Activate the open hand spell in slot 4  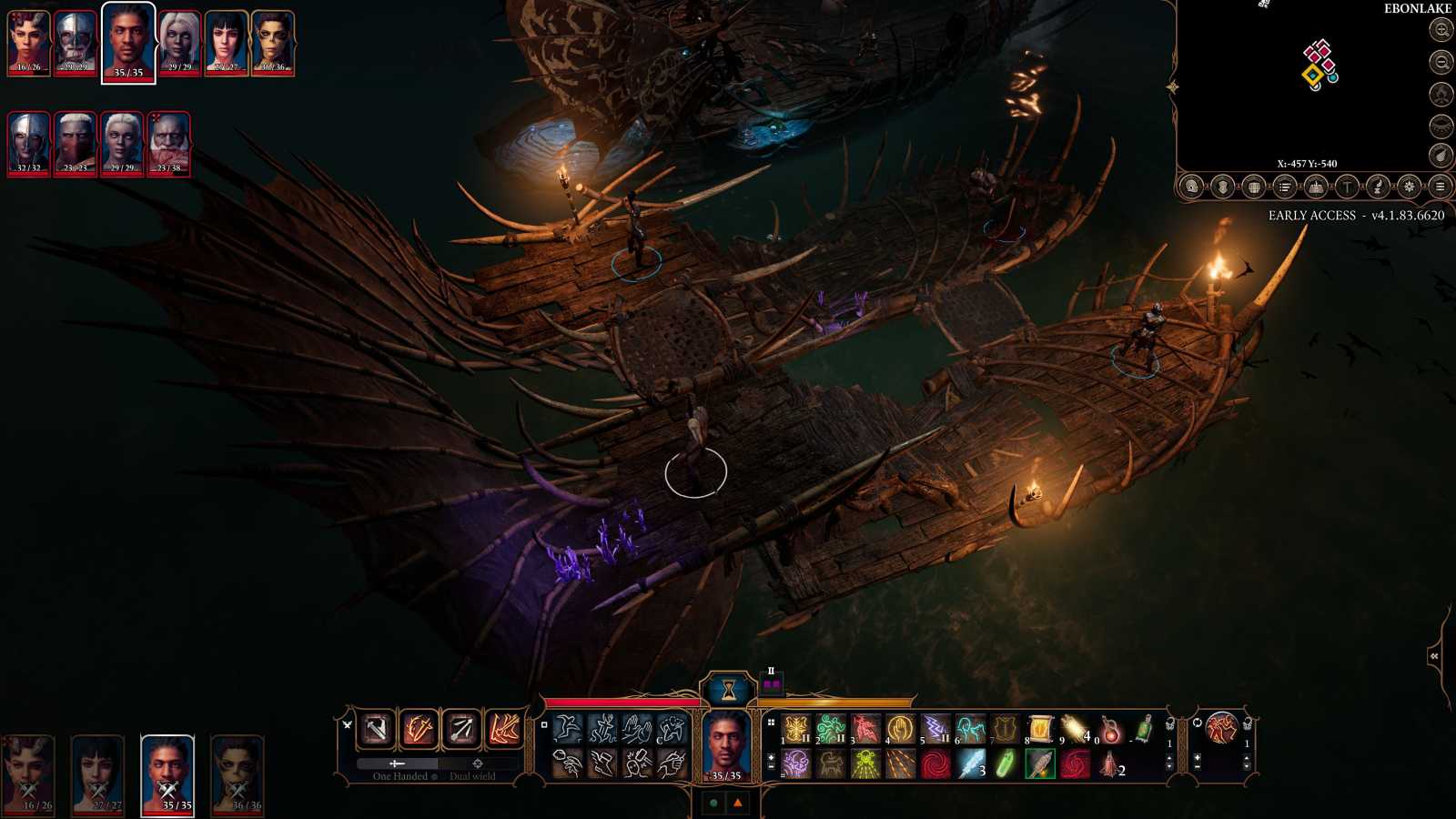click(x=900, y=728)
